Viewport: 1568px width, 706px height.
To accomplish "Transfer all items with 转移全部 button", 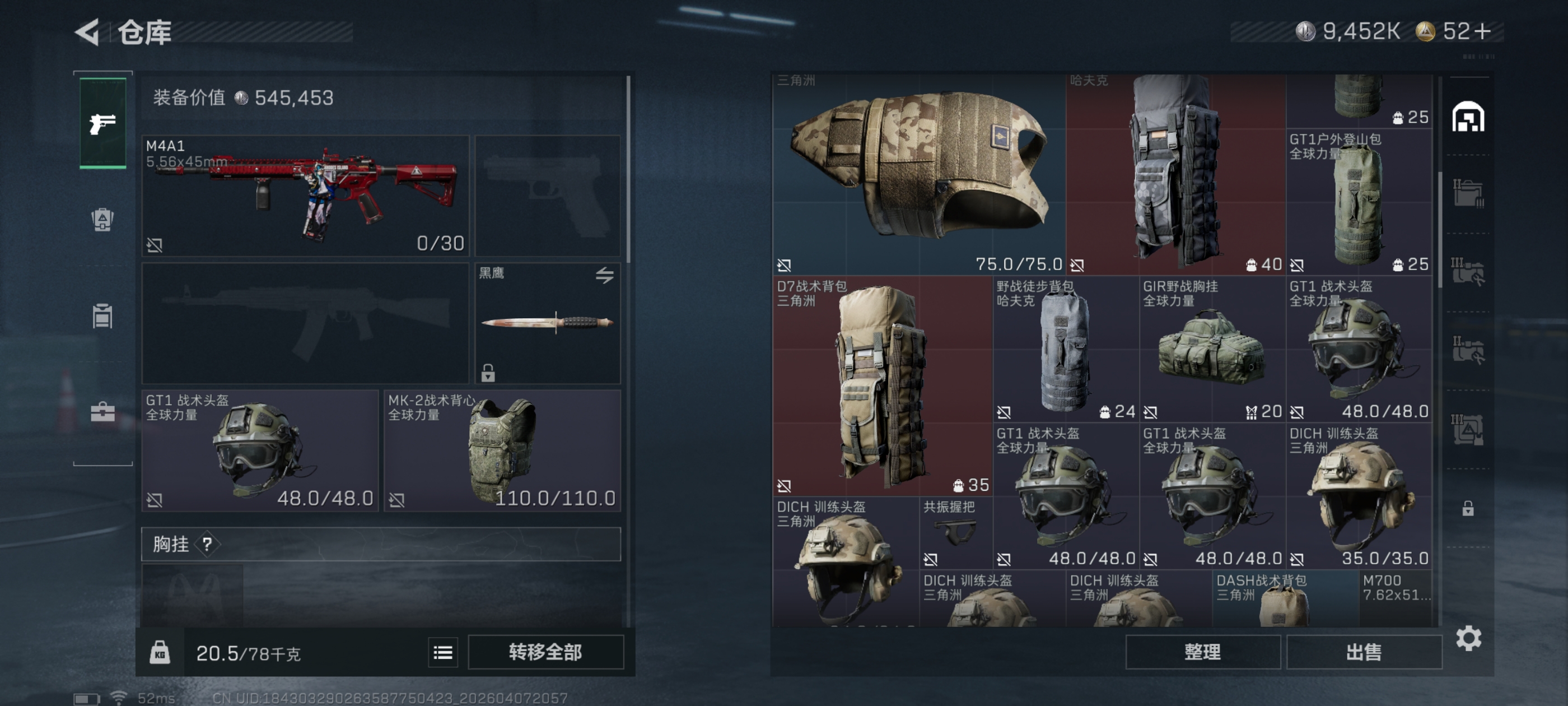I will pos(545,652).
